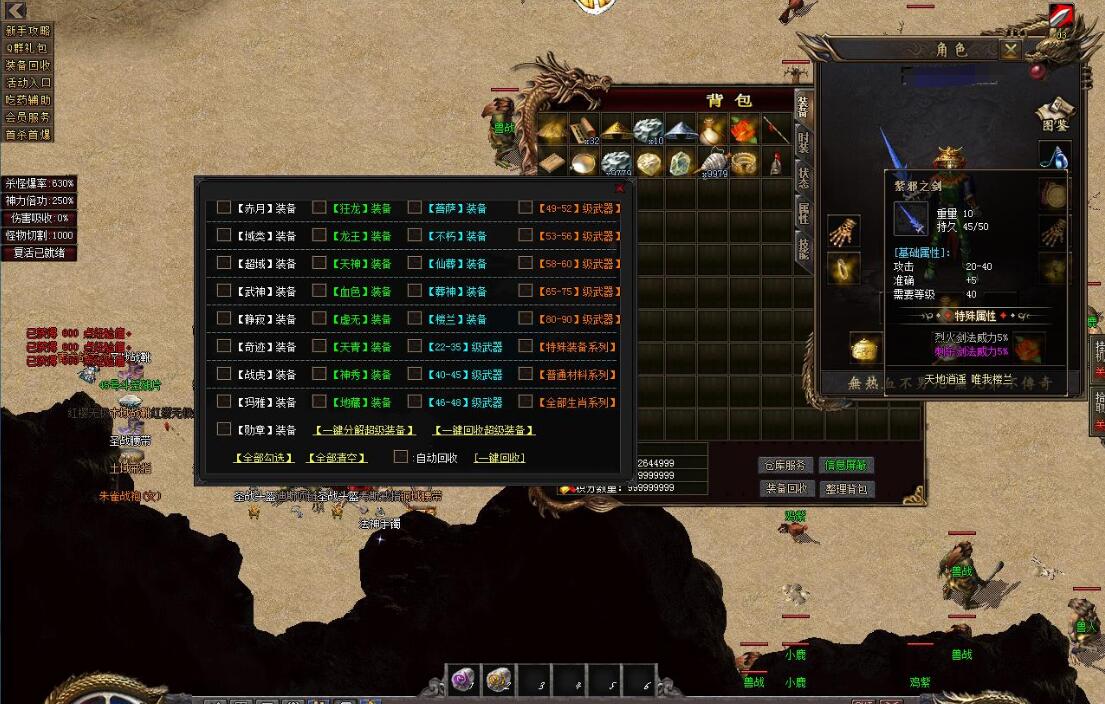
Task: Tick the 【赤月】装备 checkbox
Action: [224, 208]
